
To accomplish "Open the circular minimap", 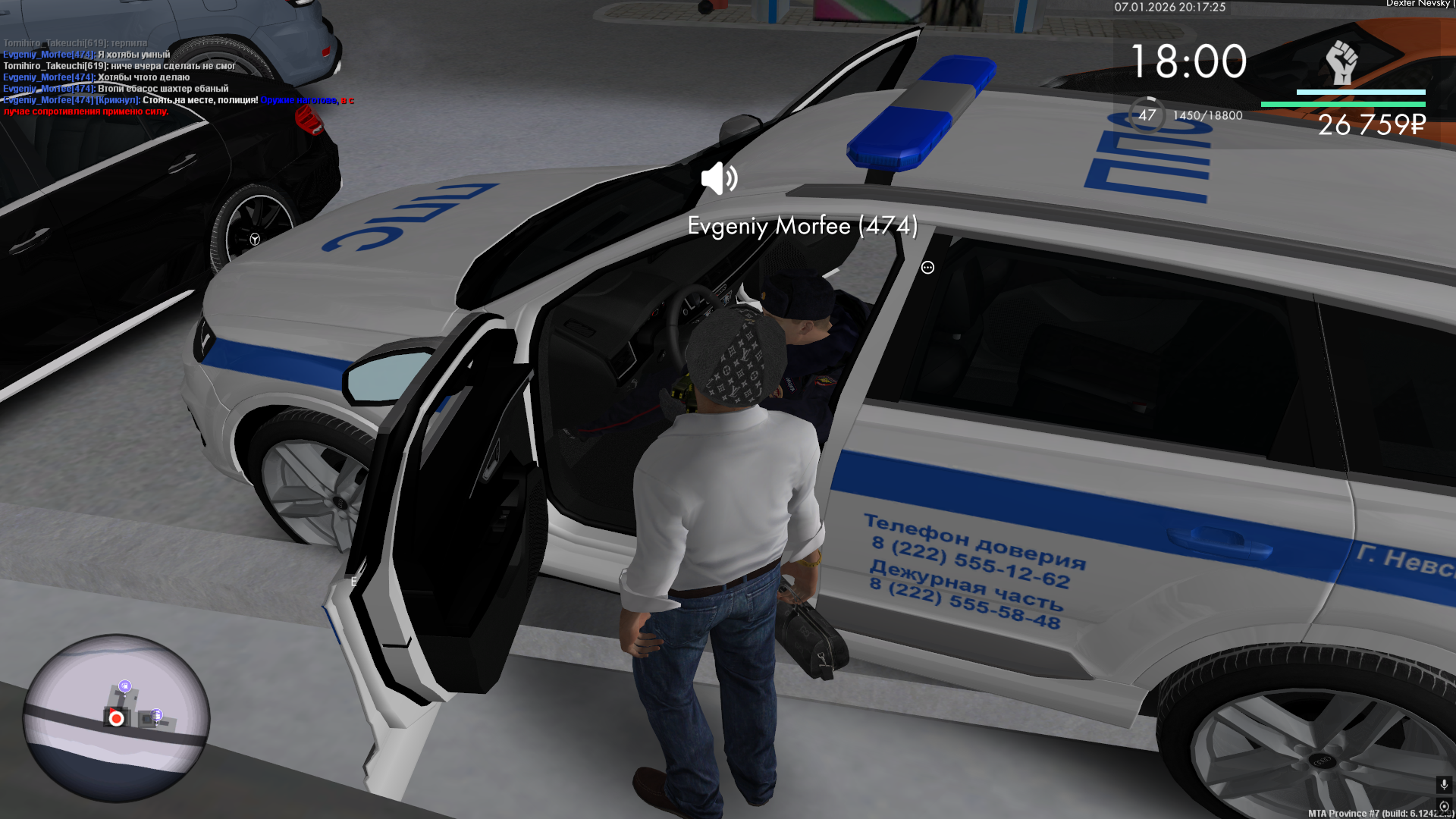I will point(116,718).
